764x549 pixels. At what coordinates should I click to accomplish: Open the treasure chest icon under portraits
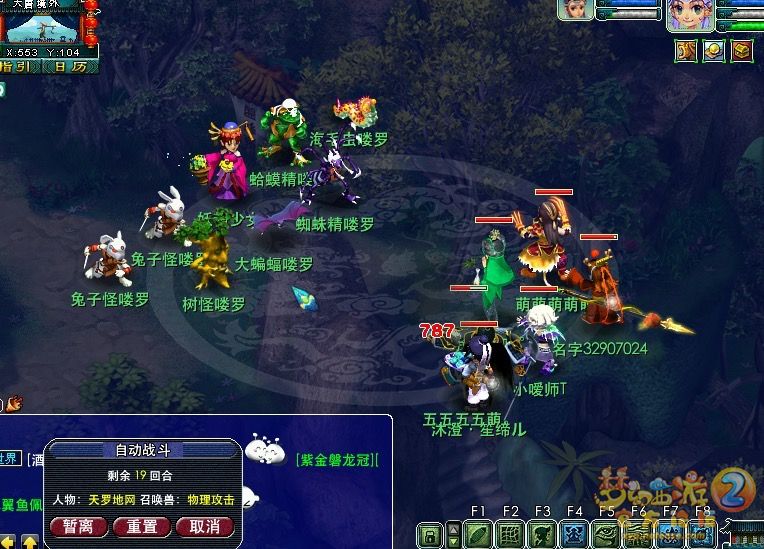click(741, 49)
